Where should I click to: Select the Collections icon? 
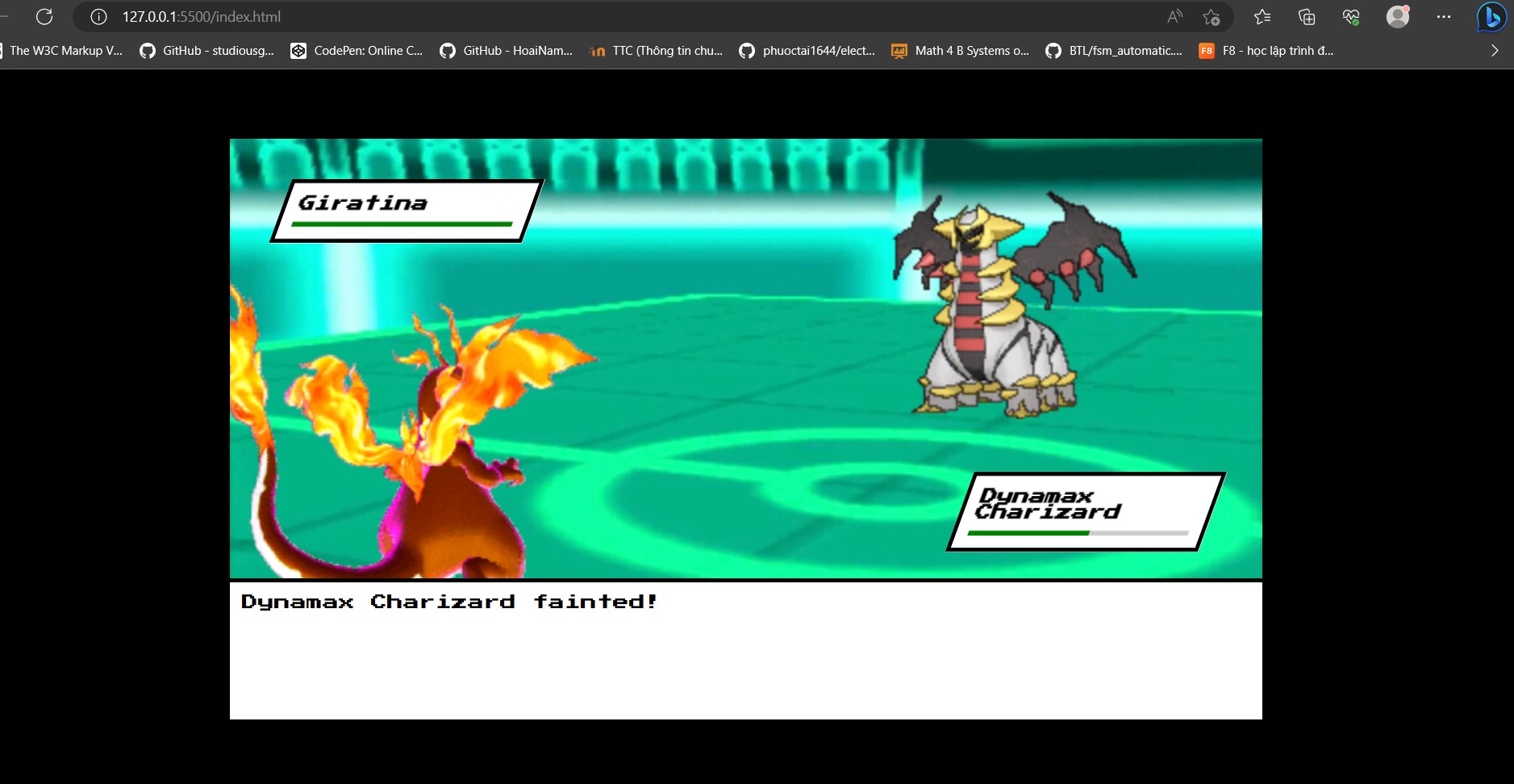1307,17
